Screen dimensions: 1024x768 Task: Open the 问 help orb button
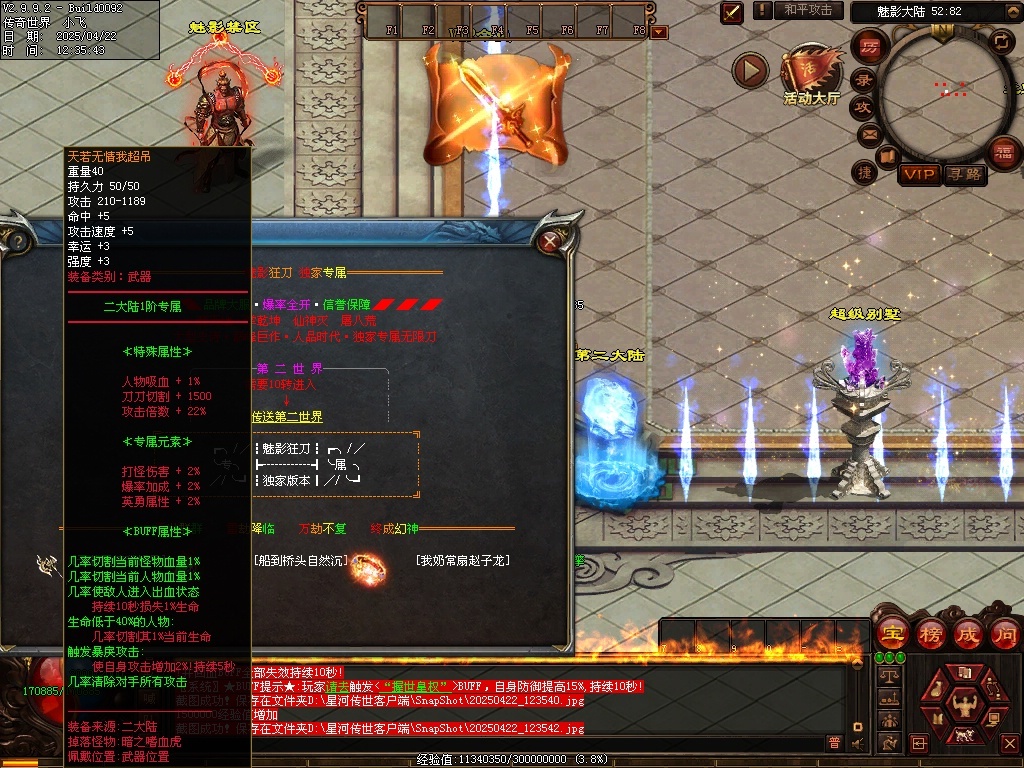[1005, 633]
